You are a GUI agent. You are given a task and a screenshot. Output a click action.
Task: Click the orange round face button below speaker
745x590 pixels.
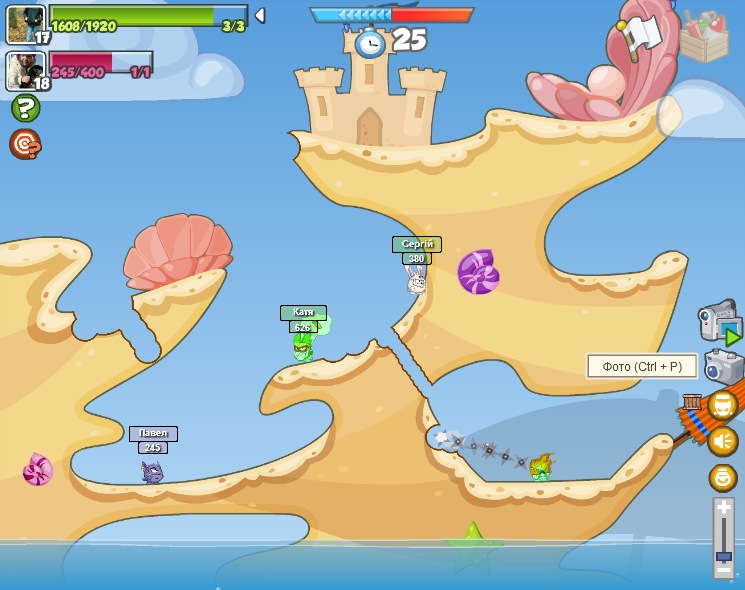[722, 478]
